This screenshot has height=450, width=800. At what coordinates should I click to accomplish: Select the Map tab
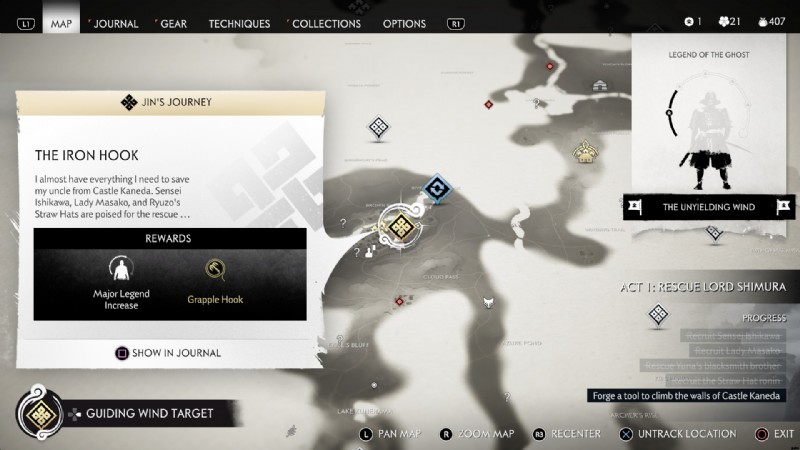(x=61, y=23)
